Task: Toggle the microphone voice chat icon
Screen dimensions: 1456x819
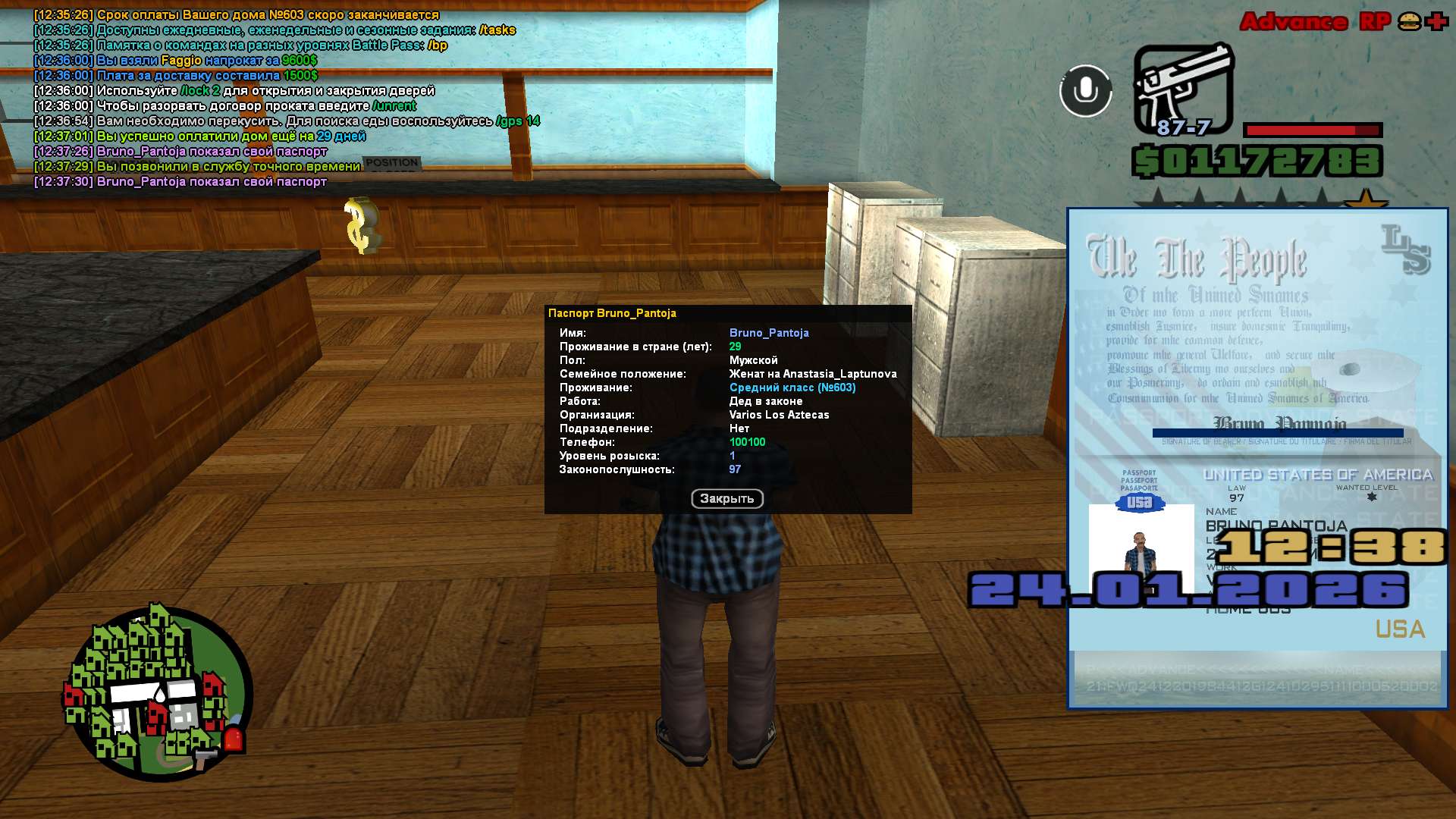Action: click(1085, 91)
